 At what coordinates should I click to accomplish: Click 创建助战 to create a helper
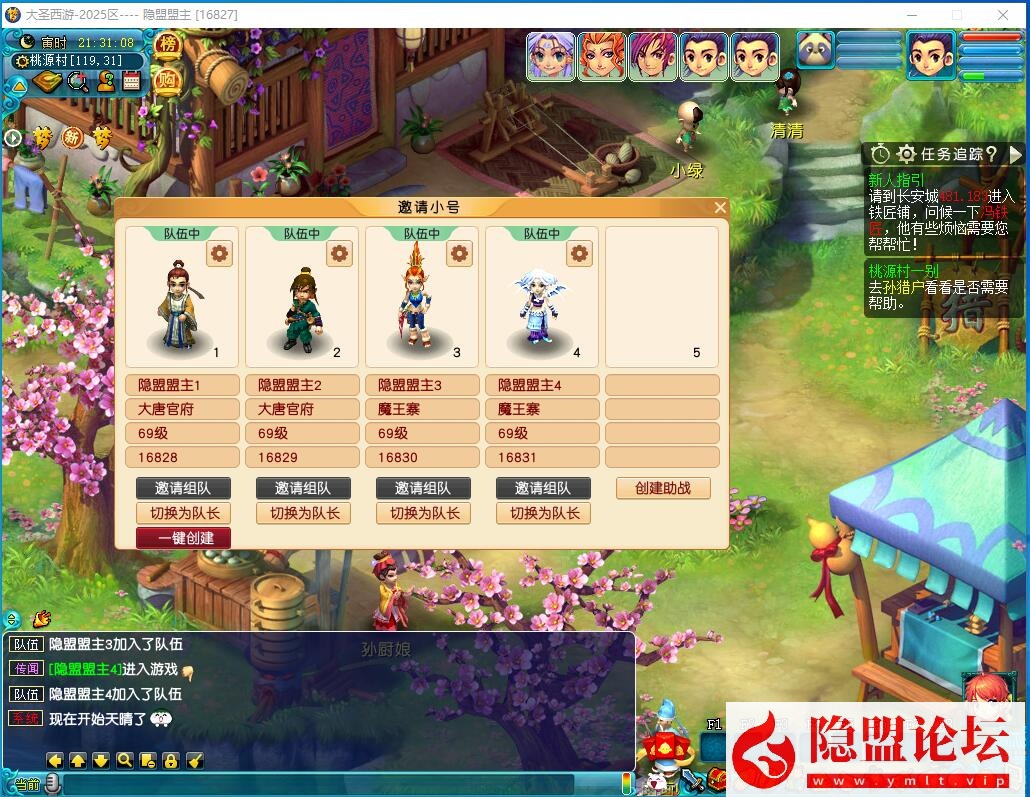662,488
